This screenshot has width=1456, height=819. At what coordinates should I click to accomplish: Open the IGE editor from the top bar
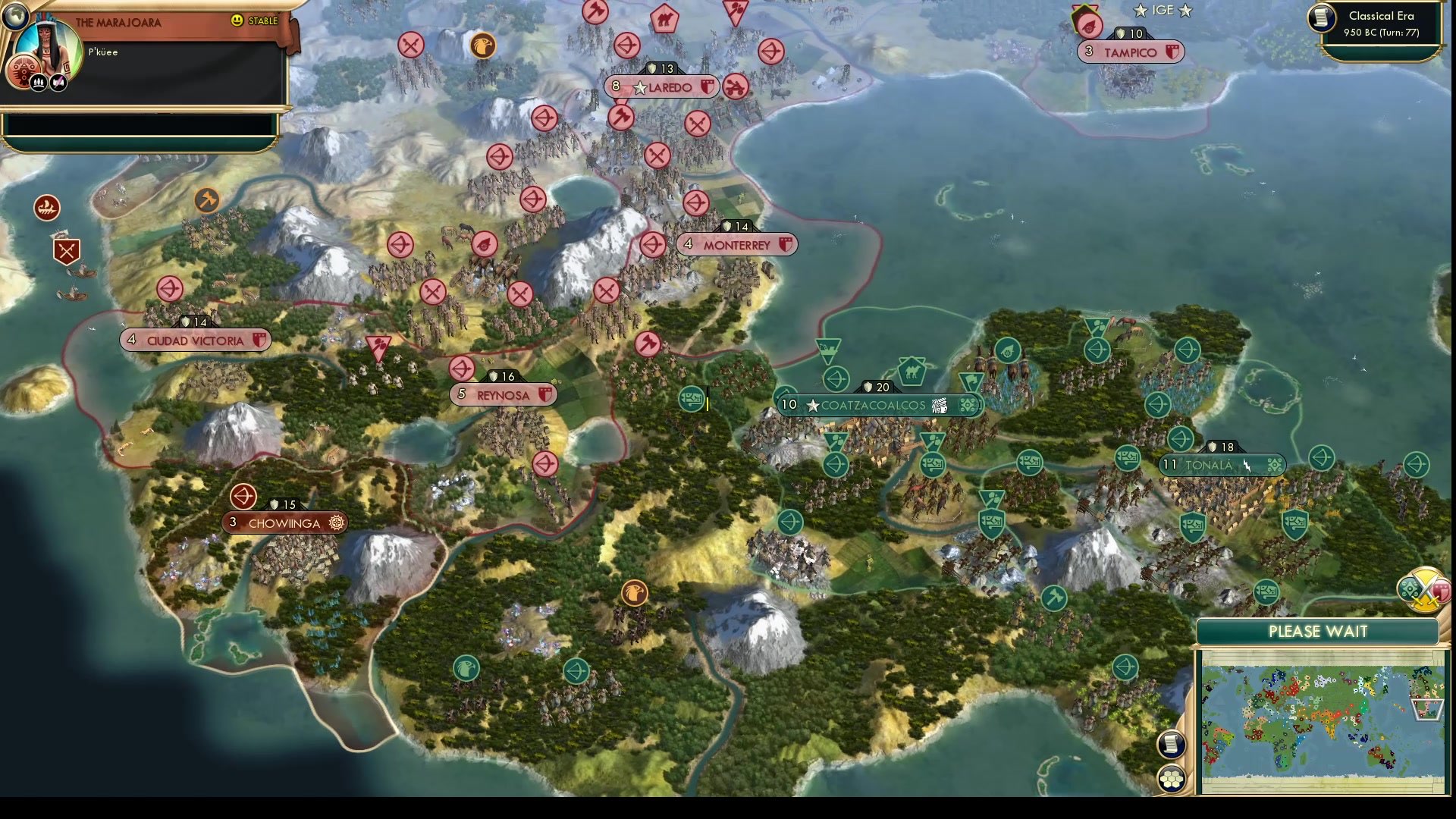click(x=1163, y=11)
